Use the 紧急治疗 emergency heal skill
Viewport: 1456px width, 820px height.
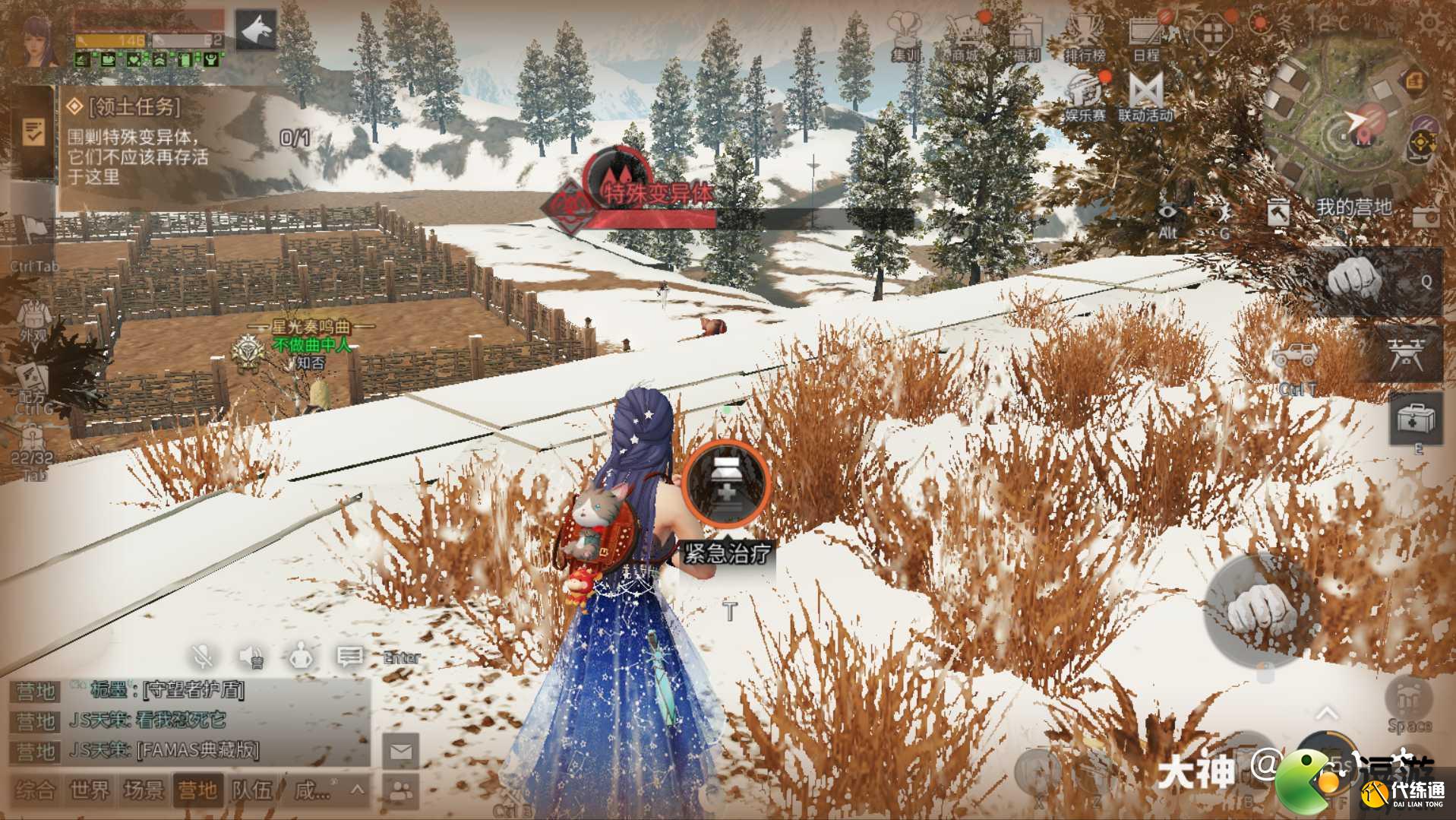pyautogui.click(x=727, y=484)
